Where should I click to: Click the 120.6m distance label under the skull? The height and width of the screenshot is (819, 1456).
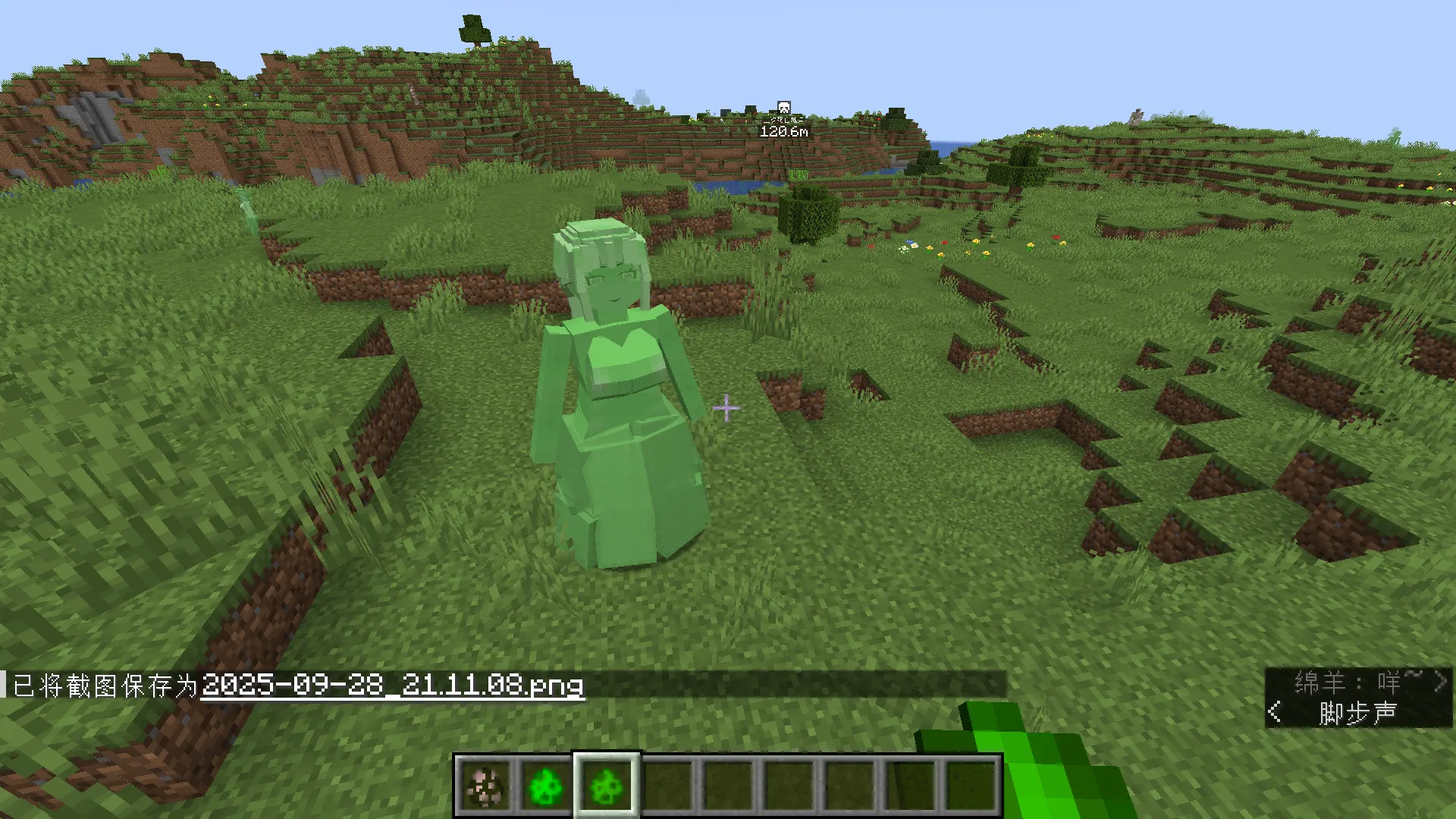783,130
